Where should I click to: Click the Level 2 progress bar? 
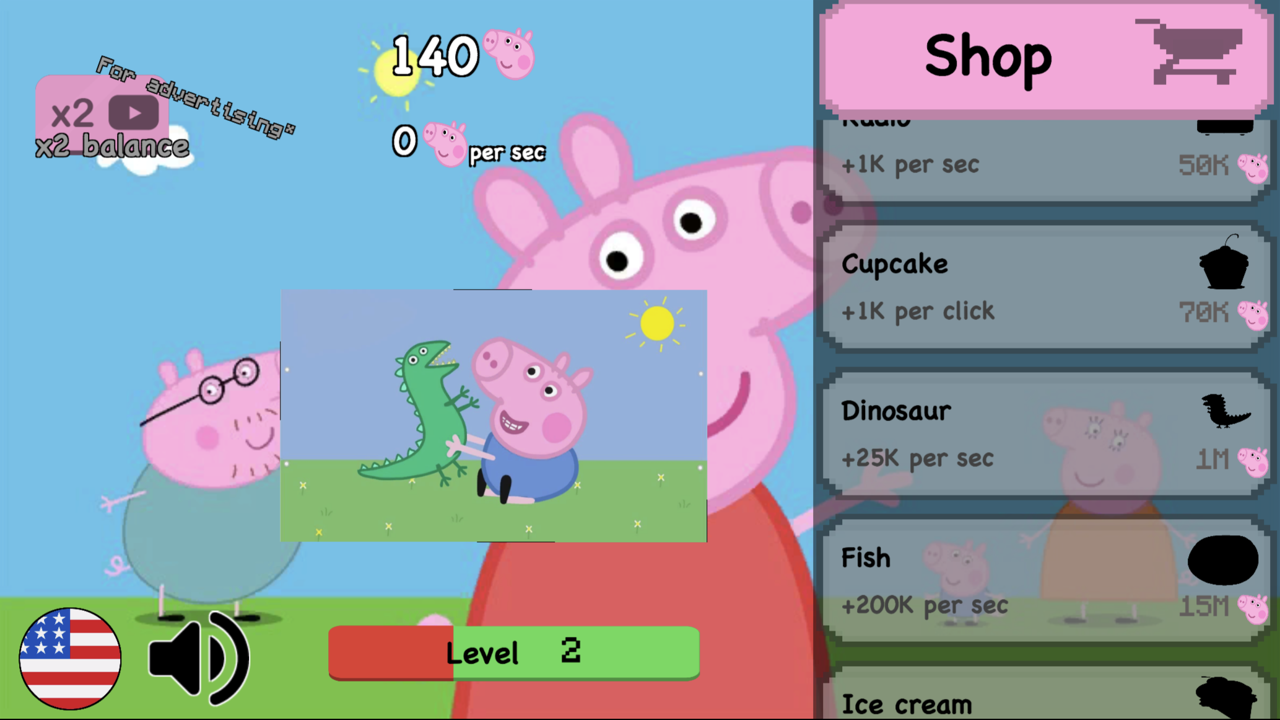513,652
